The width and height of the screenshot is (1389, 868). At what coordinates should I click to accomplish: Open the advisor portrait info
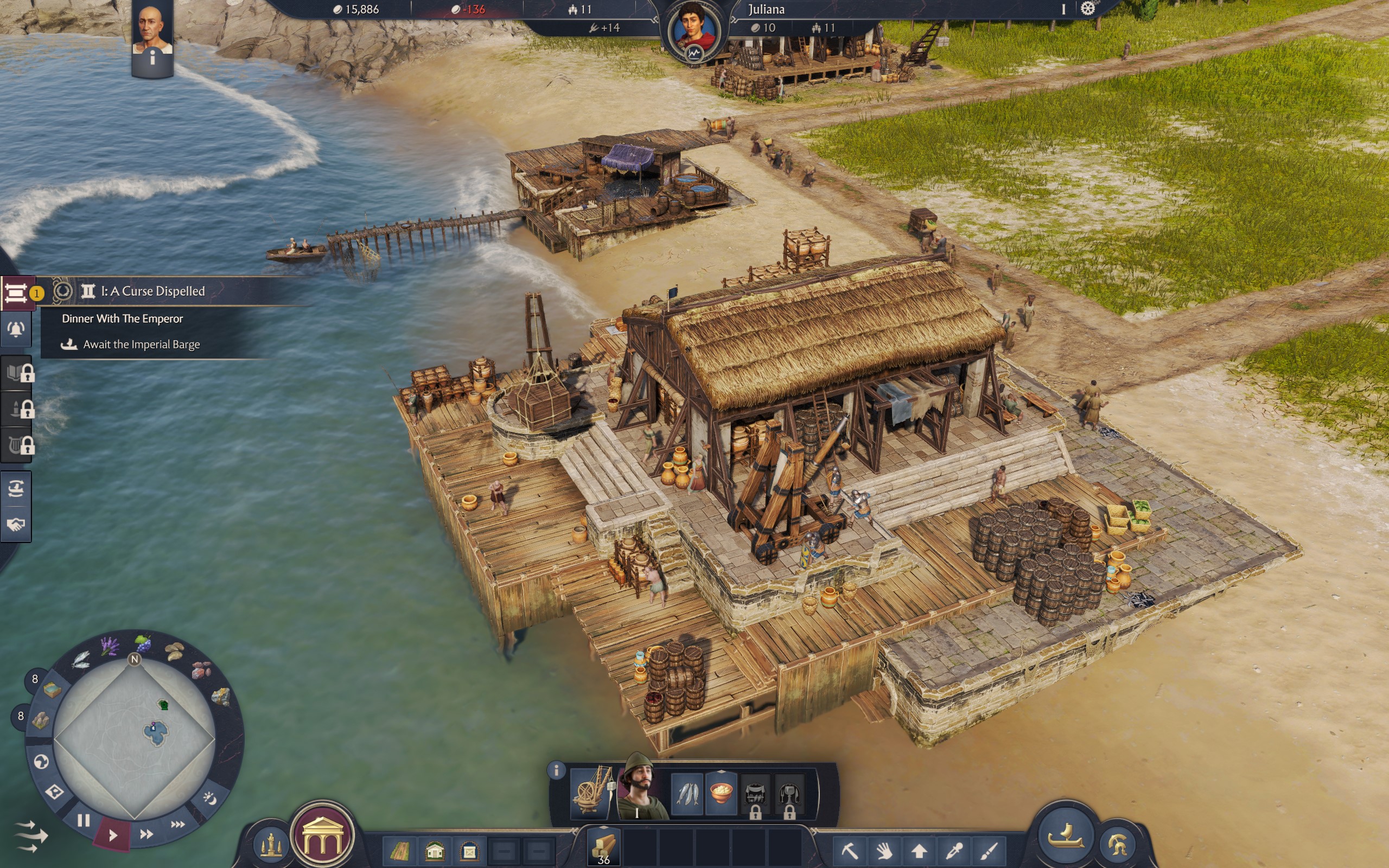click(x=152, y=34)
